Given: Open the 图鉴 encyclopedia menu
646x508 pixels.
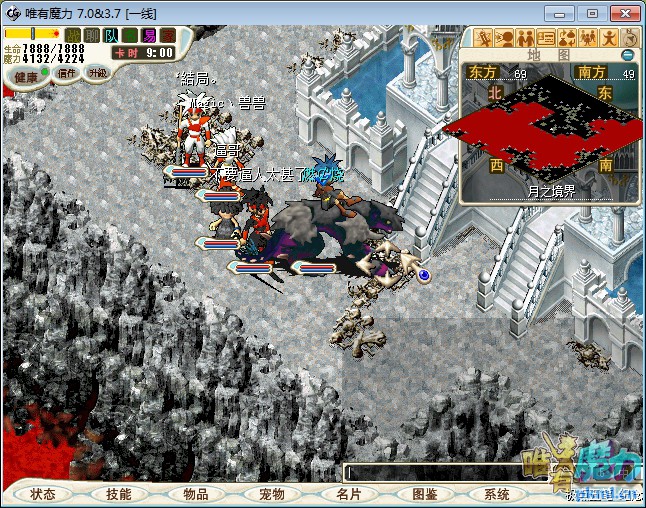Looking at the screenshot, I should tap(423, 494).
